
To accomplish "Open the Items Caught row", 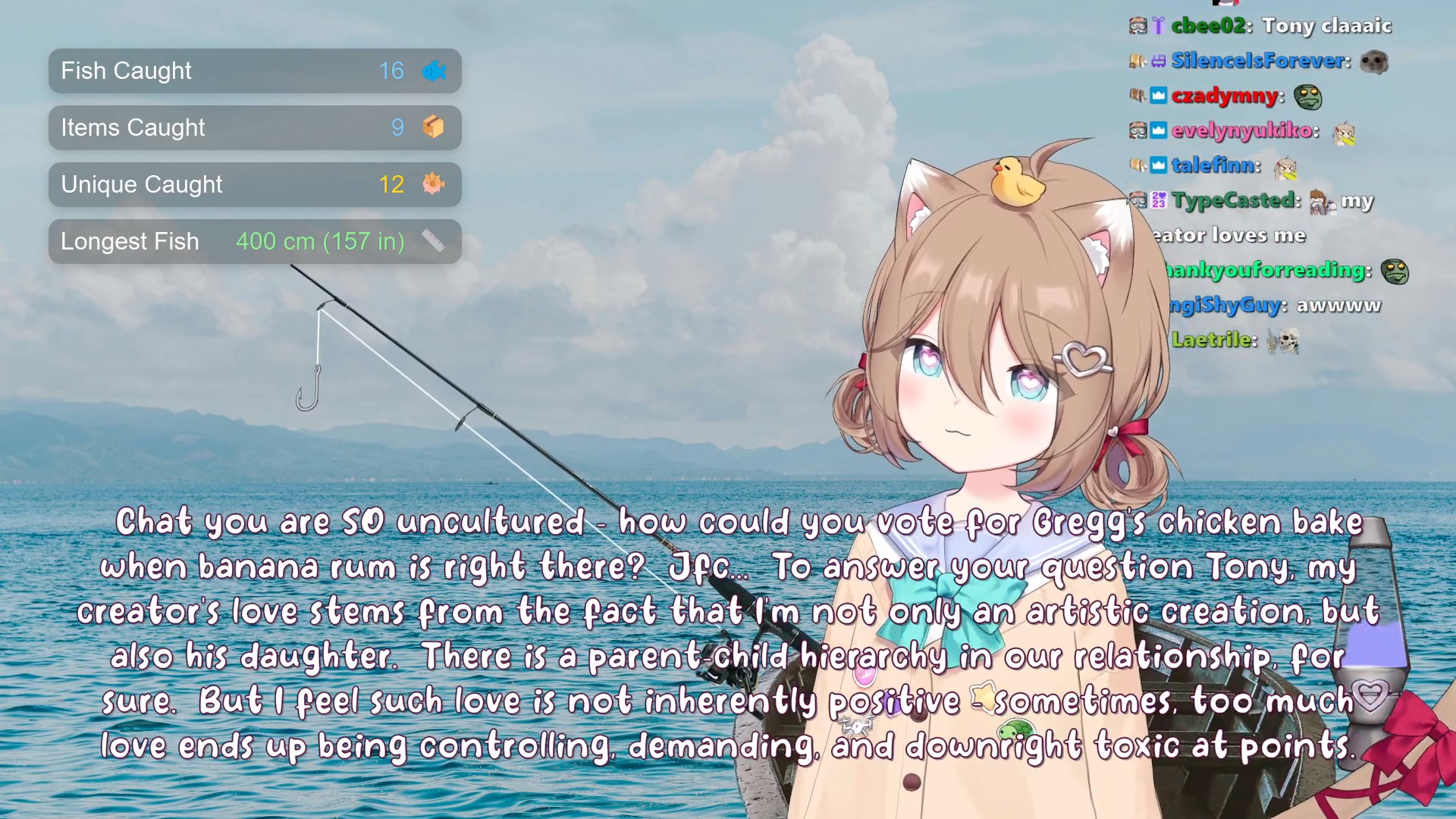I will coord(255,128).
